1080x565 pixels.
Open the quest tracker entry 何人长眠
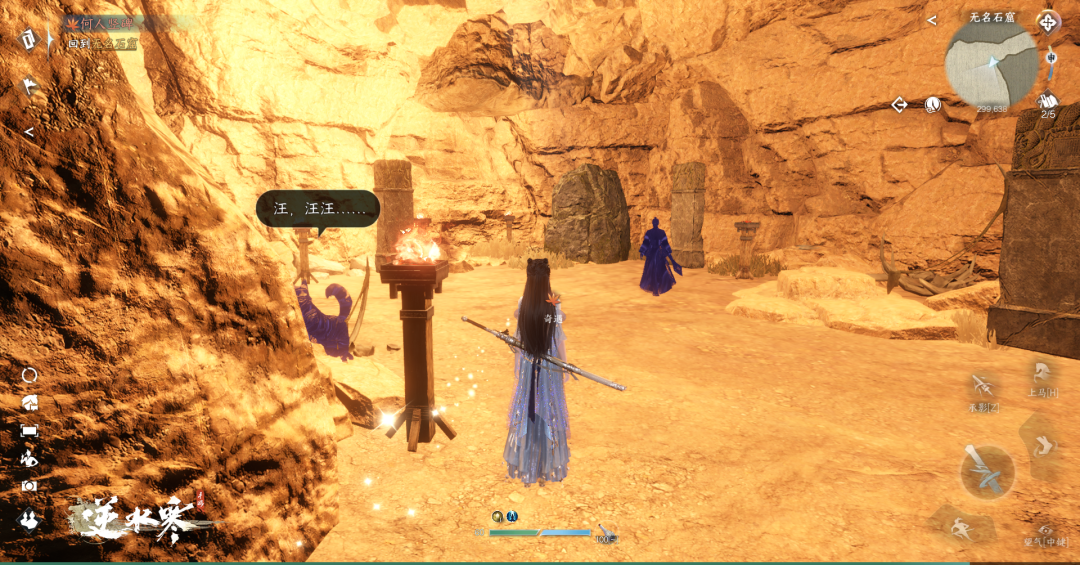[103, 23]
